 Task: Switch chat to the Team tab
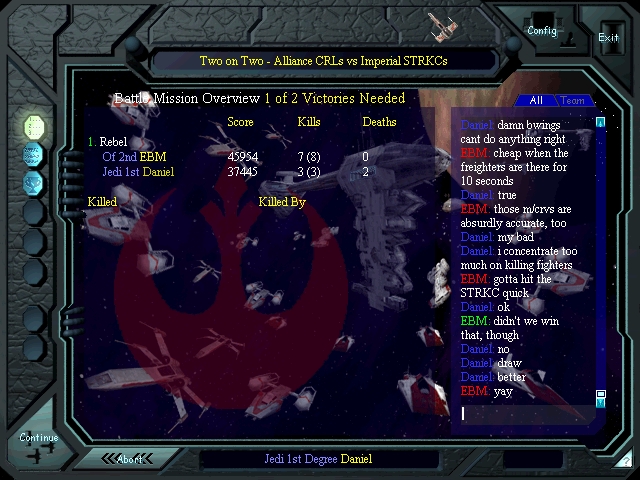pos(573,101)
